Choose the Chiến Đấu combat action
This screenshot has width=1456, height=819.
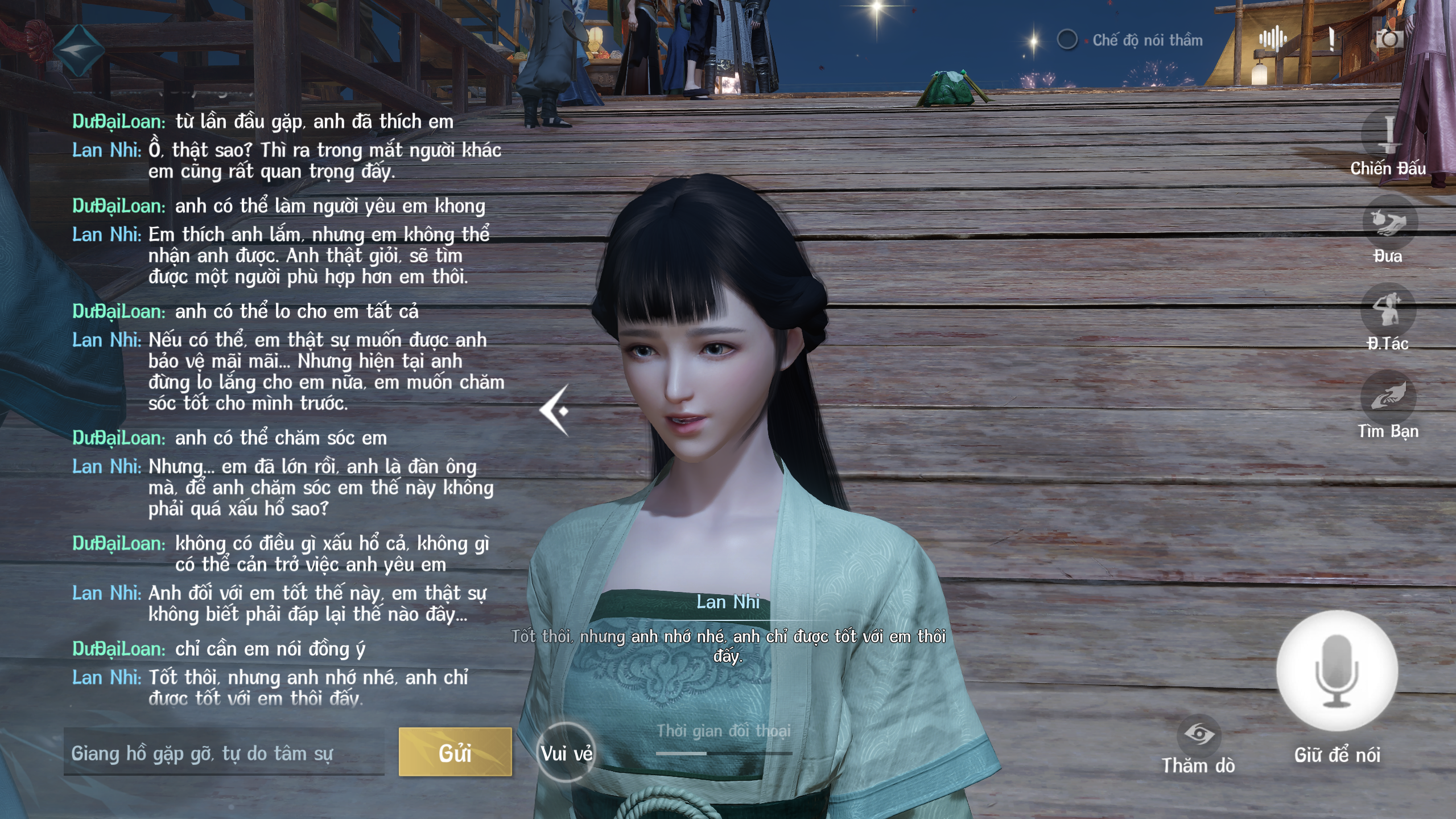(x=1388, y=137)
